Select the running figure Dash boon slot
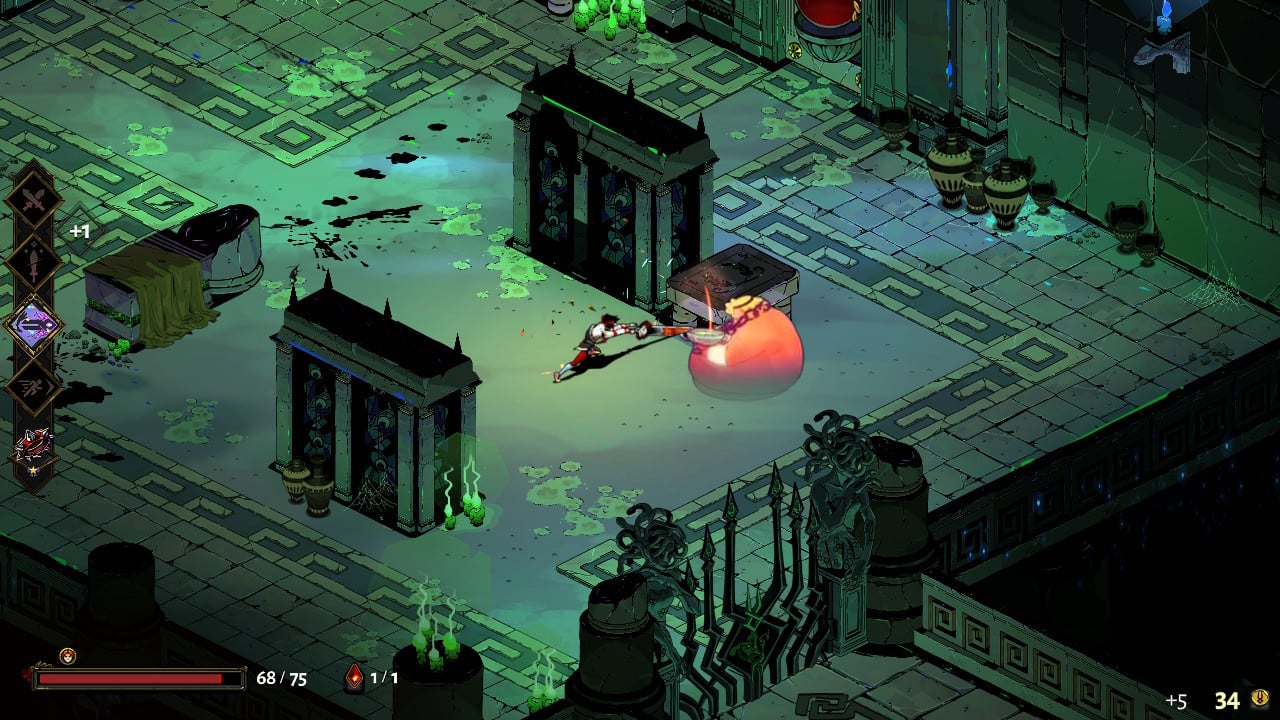The height and width of the screenshot is (720, 1280). point(34,387)
